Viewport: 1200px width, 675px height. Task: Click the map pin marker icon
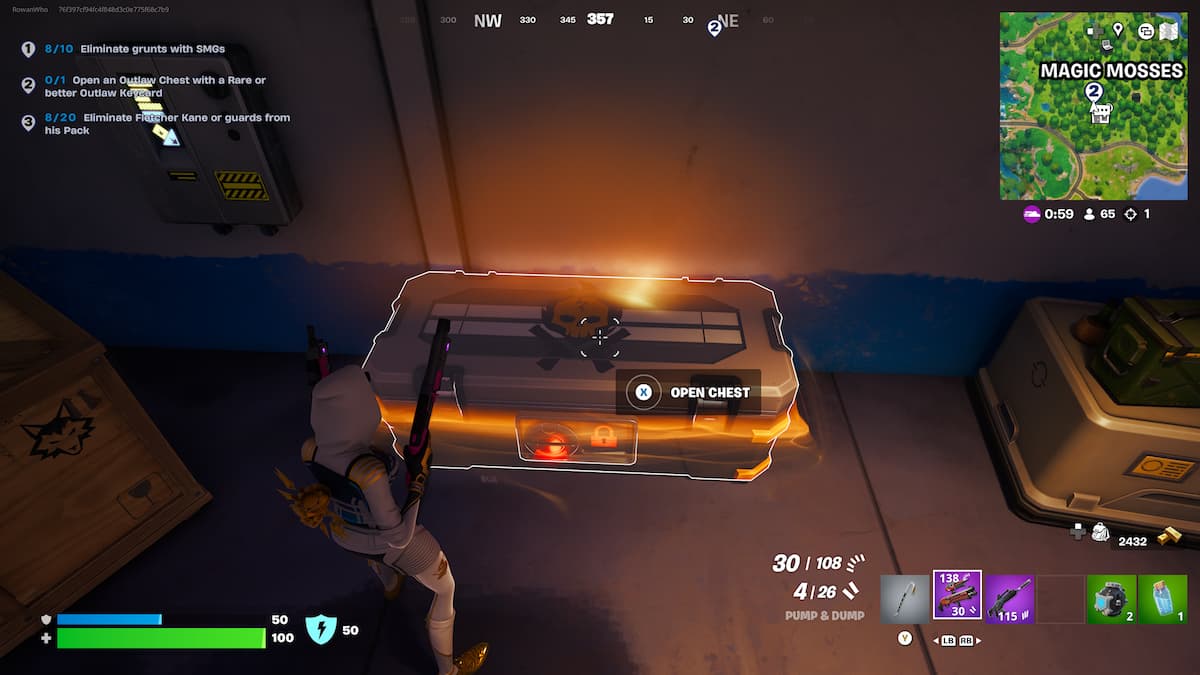click(1117, 30)
